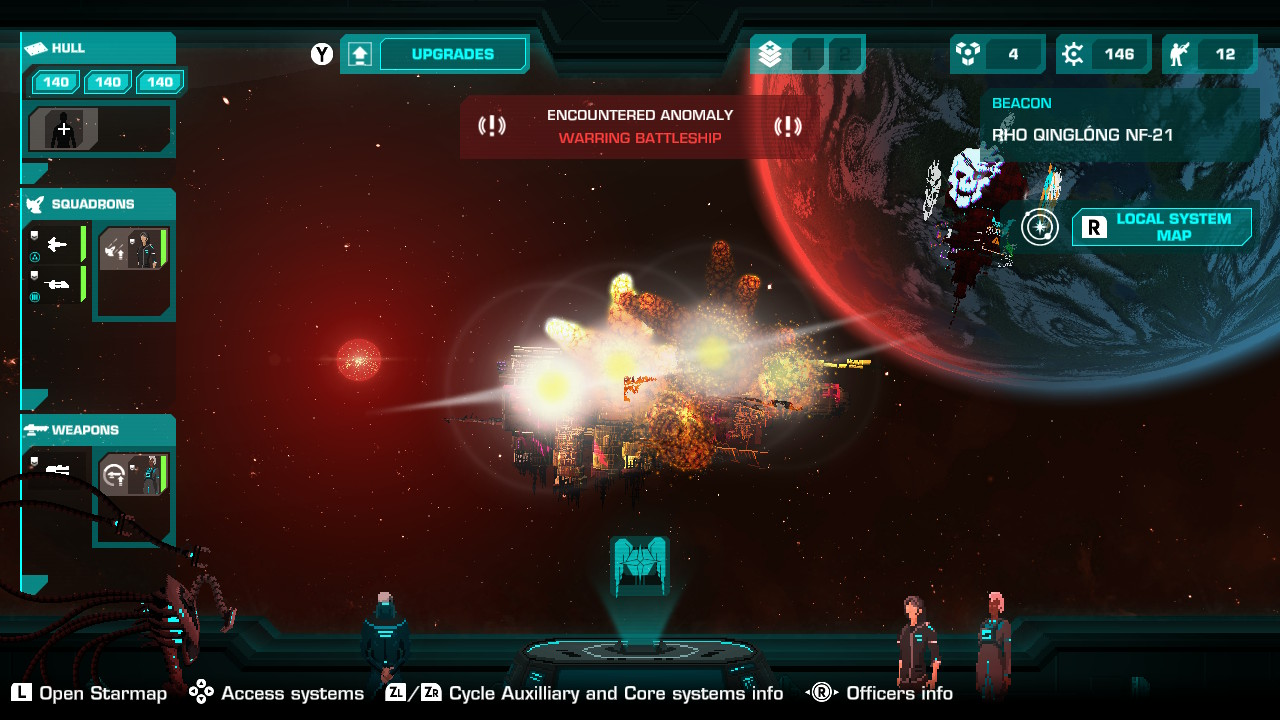Select the officer assigned to Weapons
The width and height of the screenshot is (1280, 720).
tap(133, 474)
